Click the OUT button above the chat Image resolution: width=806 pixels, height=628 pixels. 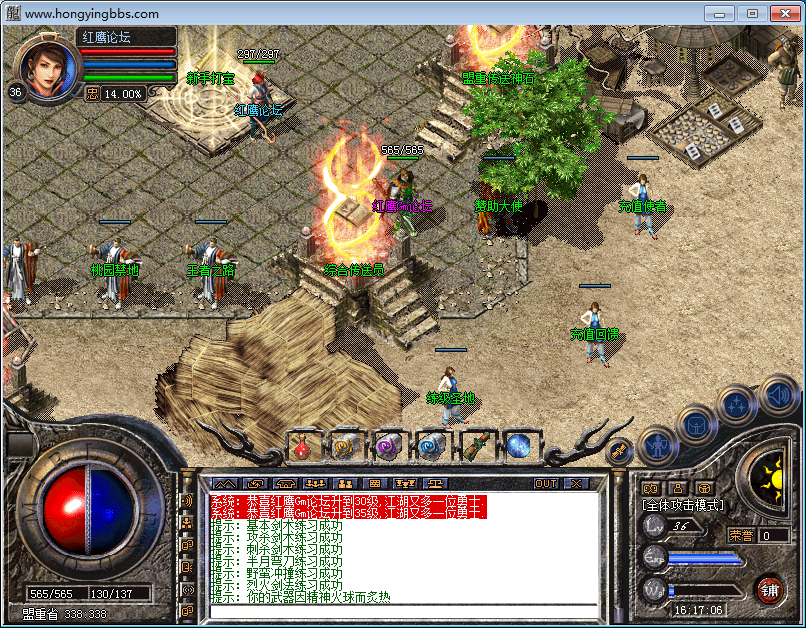point(546,483)
